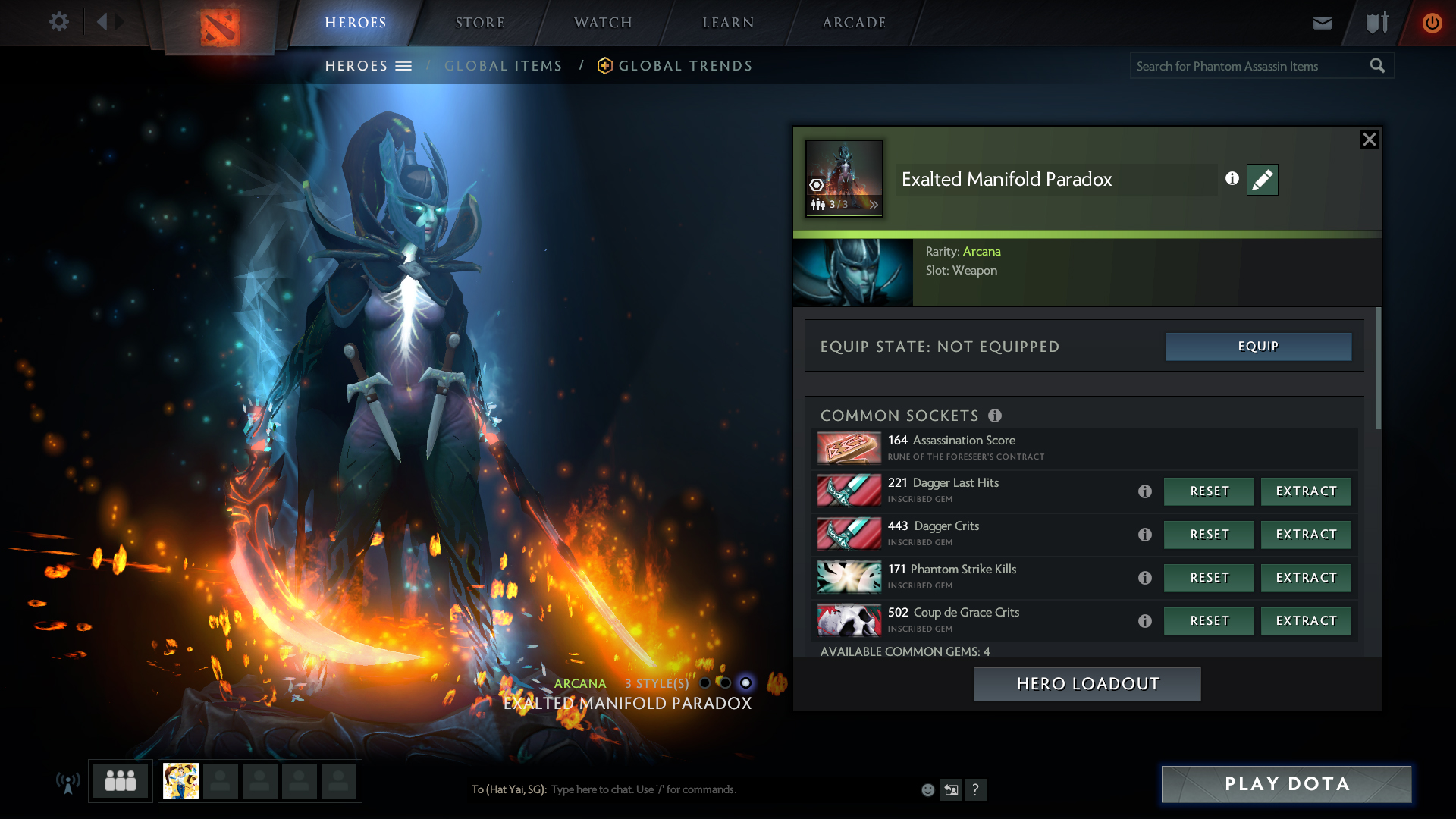
Task: Open the Hero Loadout
Action: (1087, 684)
